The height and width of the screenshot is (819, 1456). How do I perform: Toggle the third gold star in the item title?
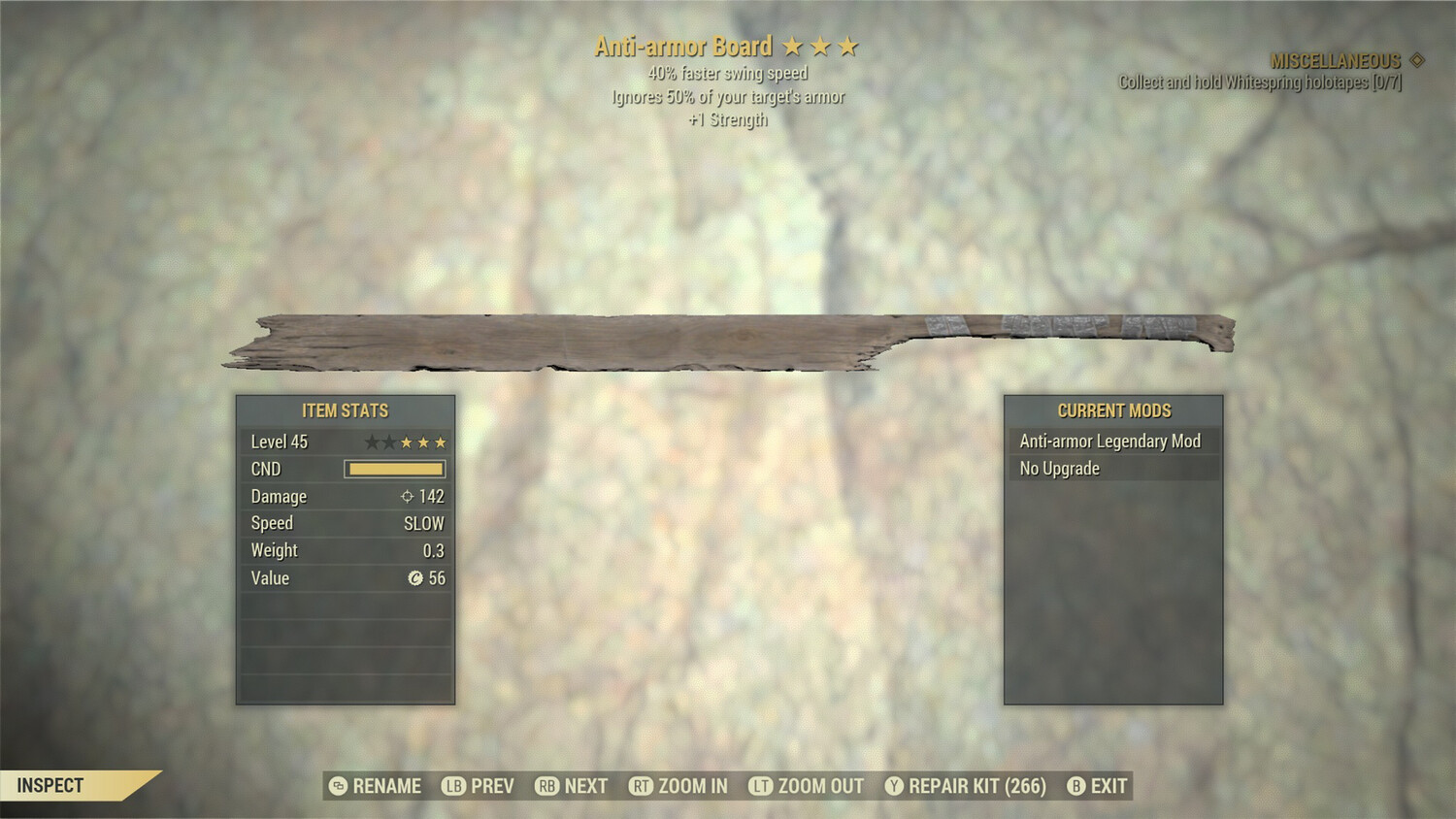point(851,46)
